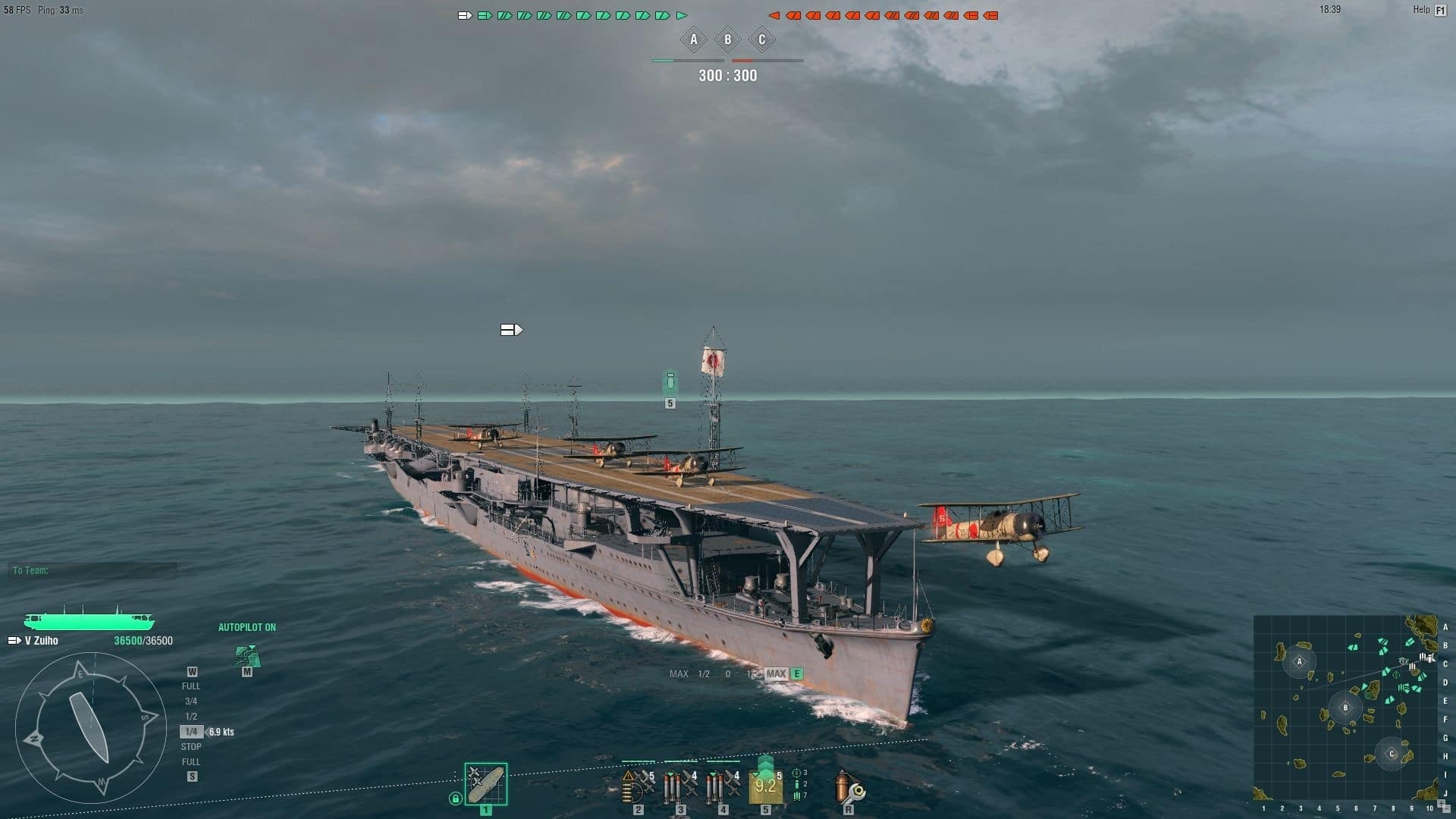Activate the Damage Control Party consumable
Image resolution: width=1456 pixels, height=819 pixels.
(848, 786)
